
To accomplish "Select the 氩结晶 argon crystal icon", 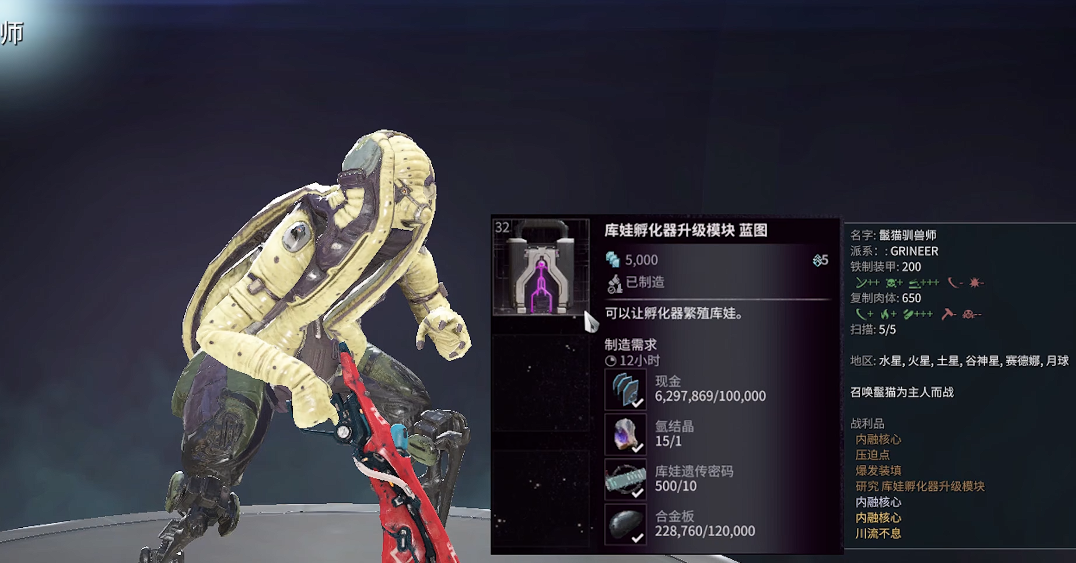I will [x=626, y=434].
